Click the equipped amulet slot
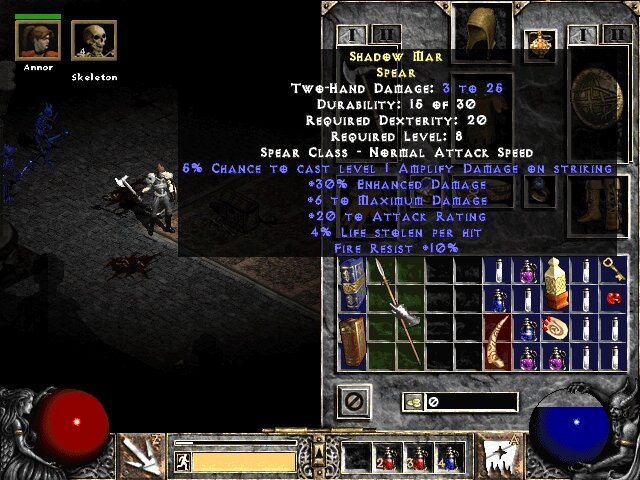The height and width of the screenshot is (480, 640). [543, 41]
